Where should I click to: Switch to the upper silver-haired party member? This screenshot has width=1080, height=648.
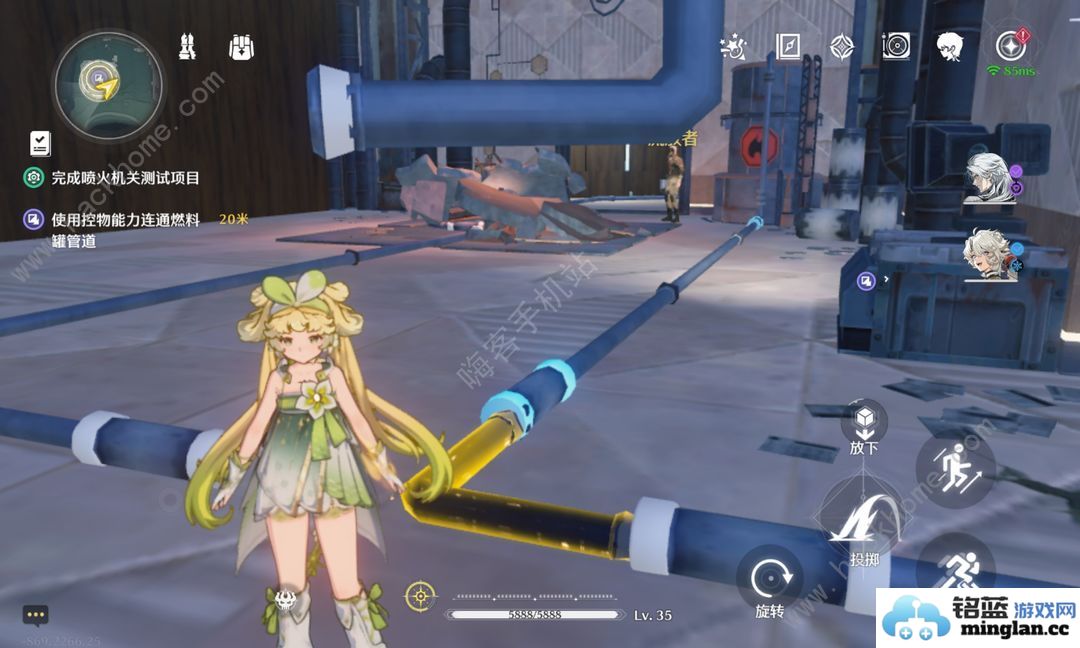(990, 178)
